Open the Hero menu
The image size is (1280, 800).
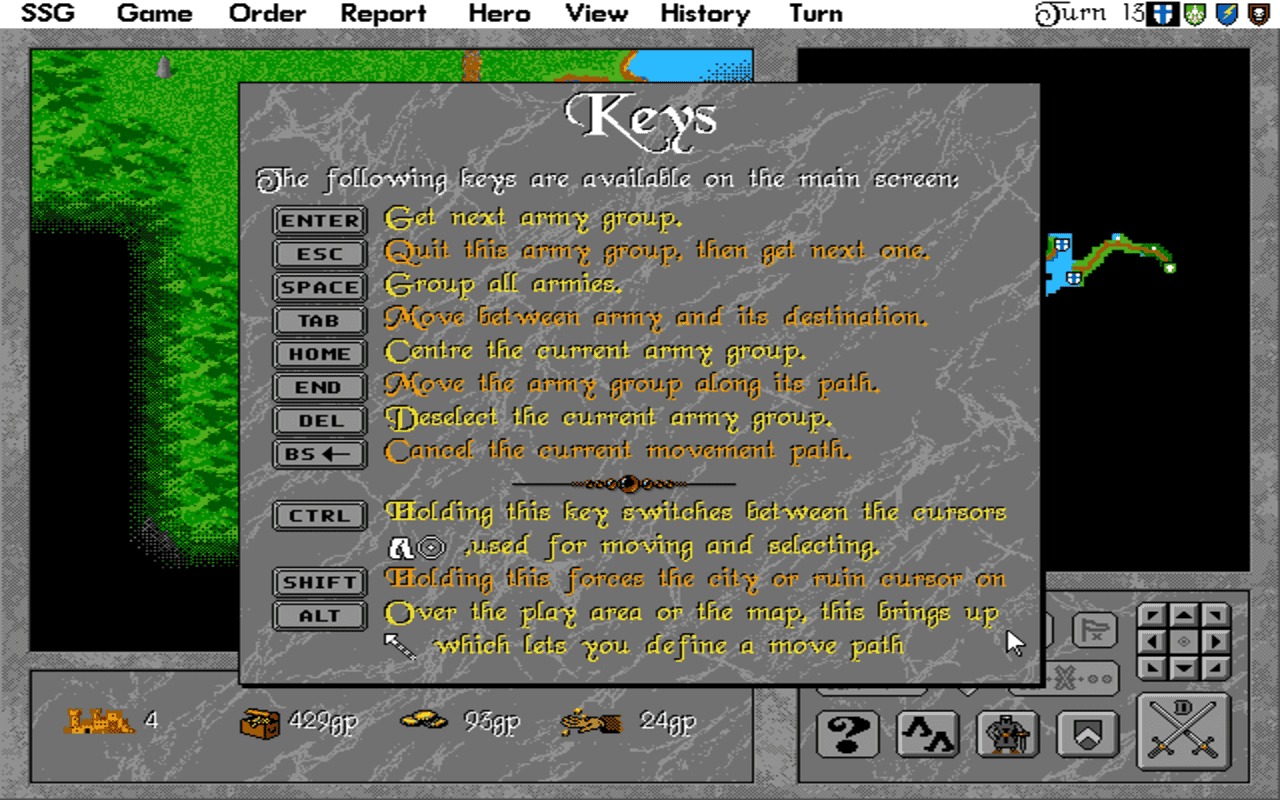(498, 13)
